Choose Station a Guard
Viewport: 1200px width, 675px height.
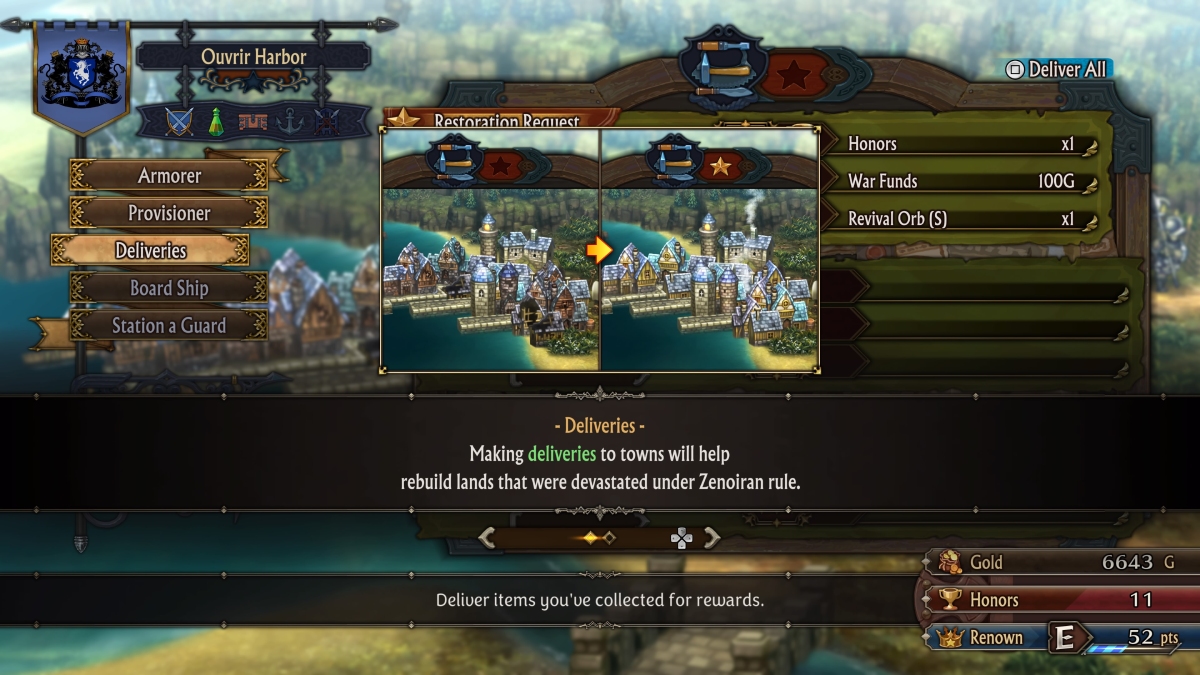[169, 326]
